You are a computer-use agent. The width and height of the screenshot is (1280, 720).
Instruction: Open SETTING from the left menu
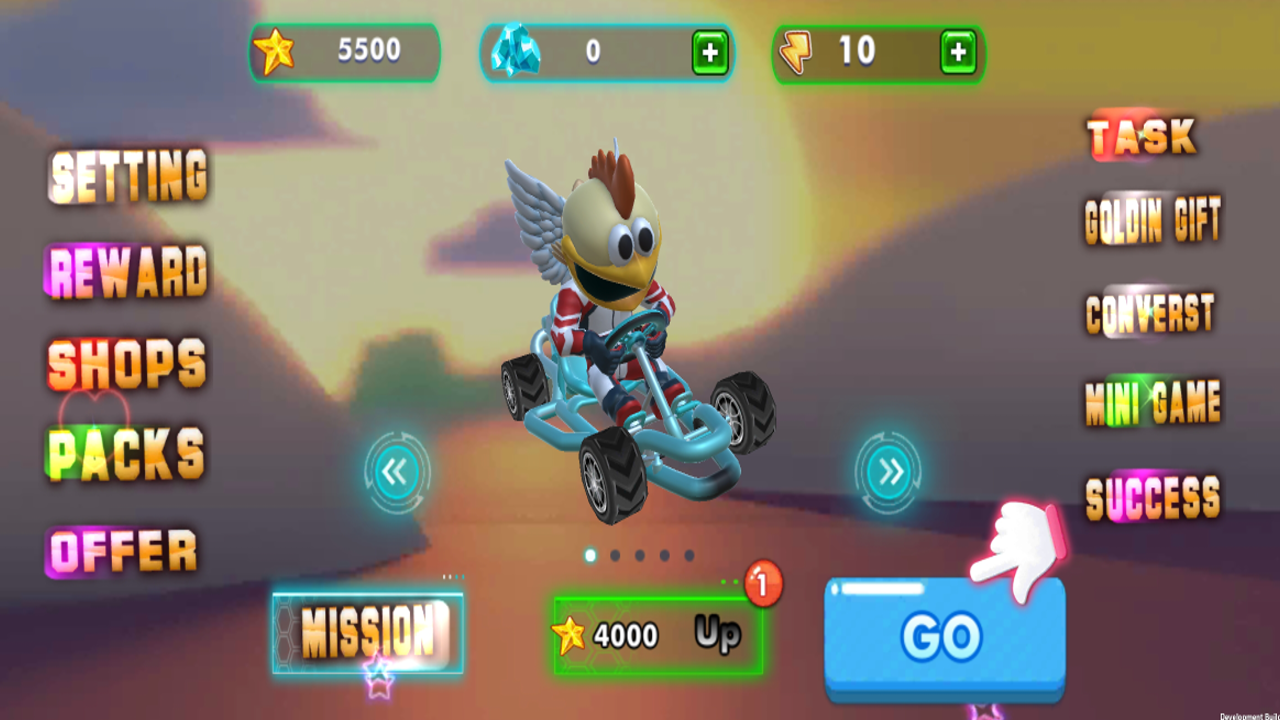(x=127, y=177)
